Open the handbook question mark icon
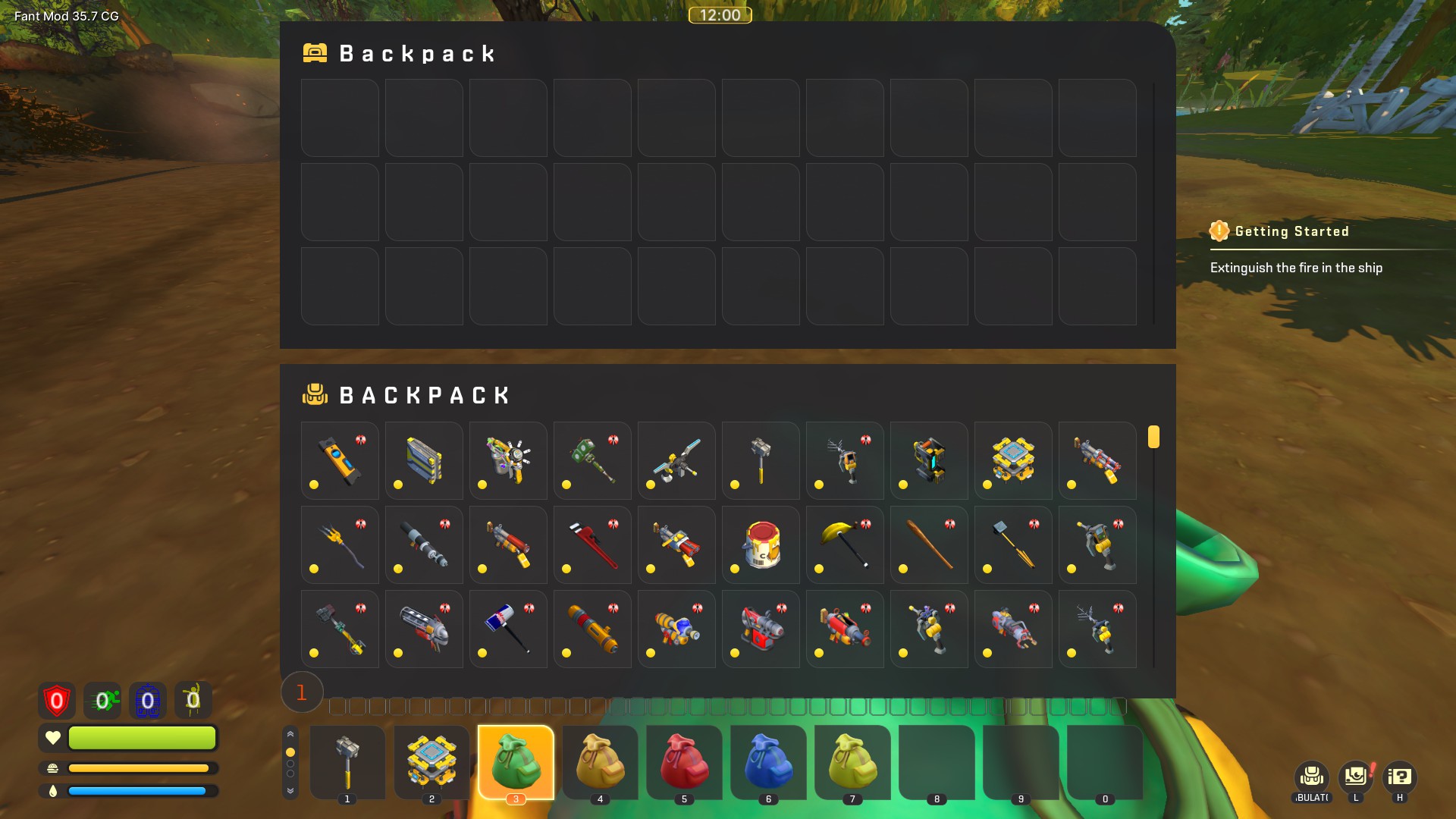Screen dimensions: 1456x819 click(x=1399, y=777)
